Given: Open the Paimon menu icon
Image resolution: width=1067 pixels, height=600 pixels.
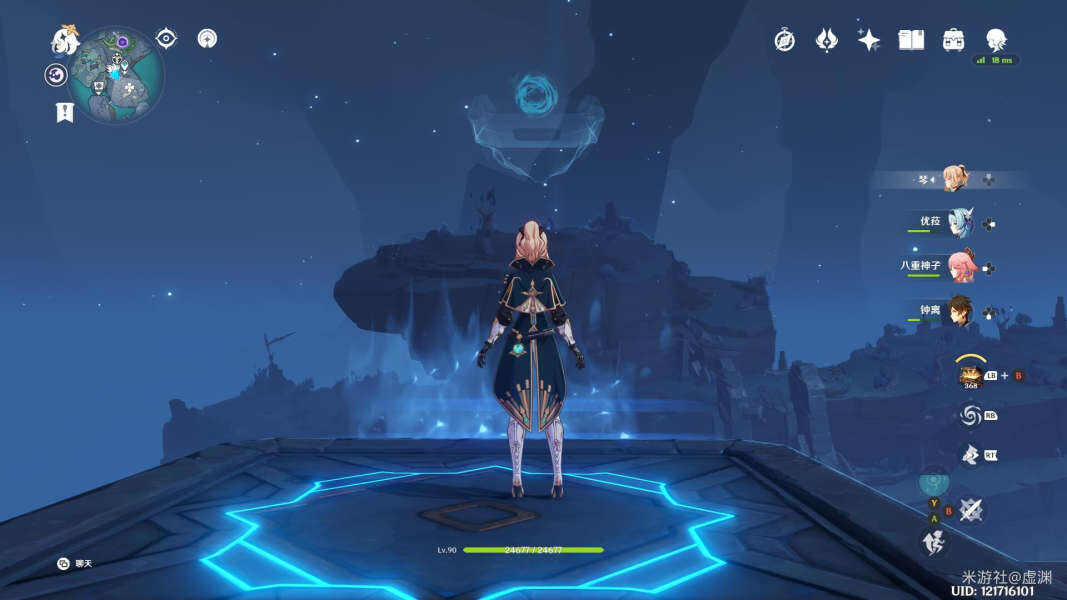Looking at the screenshot, I should [x=65, y=40].
